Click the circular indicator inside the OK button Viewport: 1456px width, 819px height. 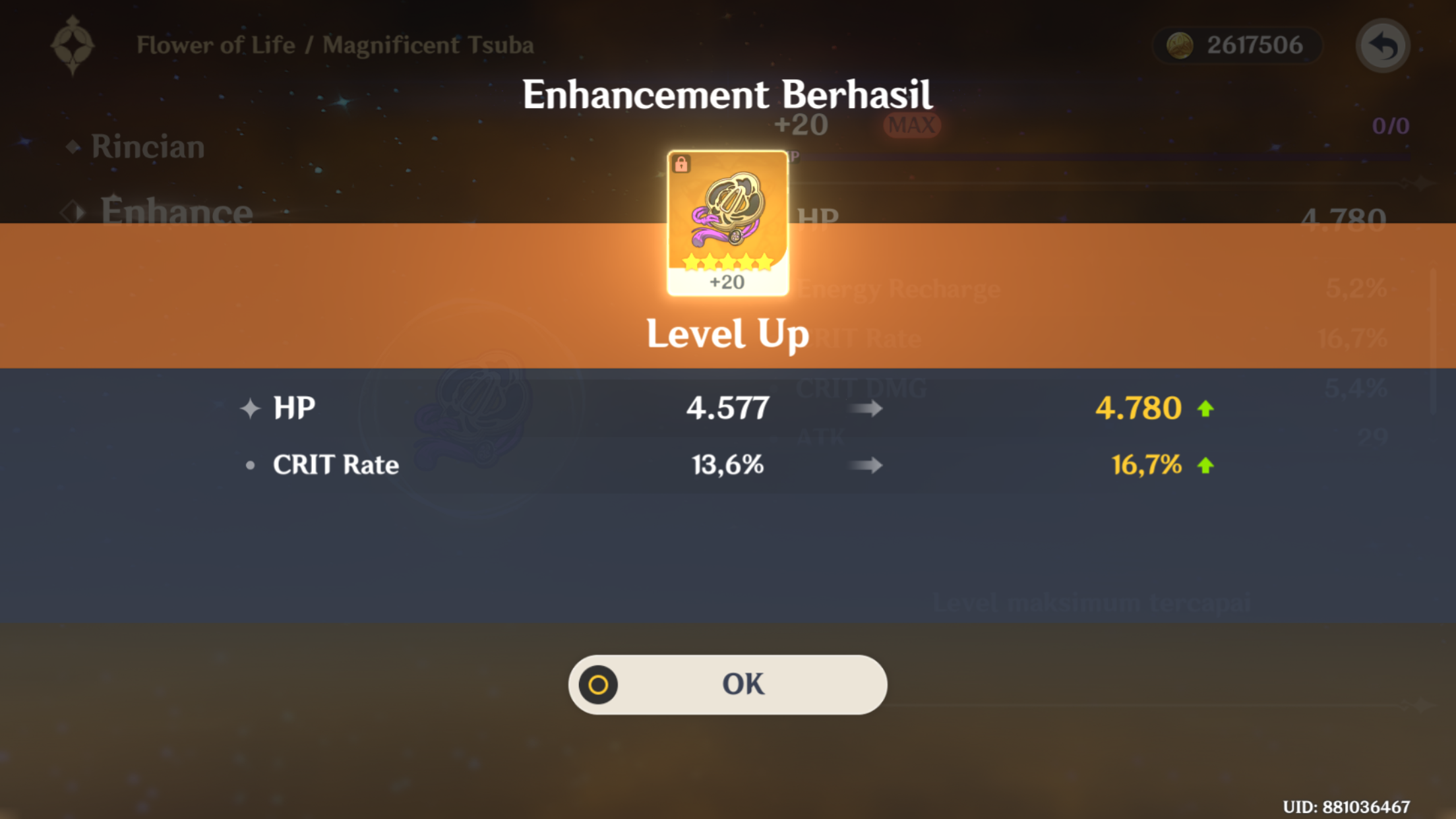(597, 684)
